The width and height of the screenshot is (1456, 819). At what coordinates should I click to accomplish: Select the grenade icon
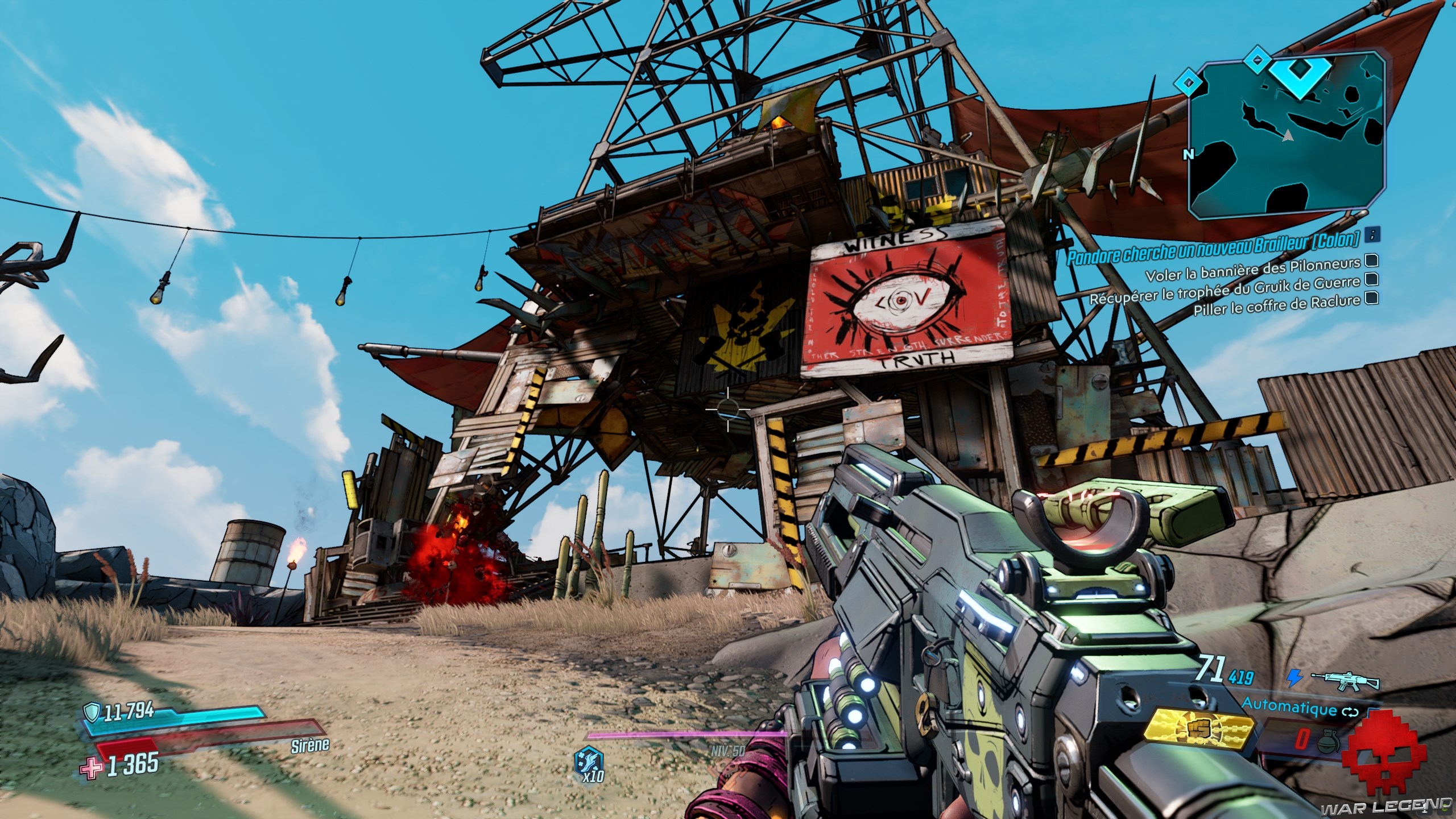pyautogui.click(x=1331, y=741)
